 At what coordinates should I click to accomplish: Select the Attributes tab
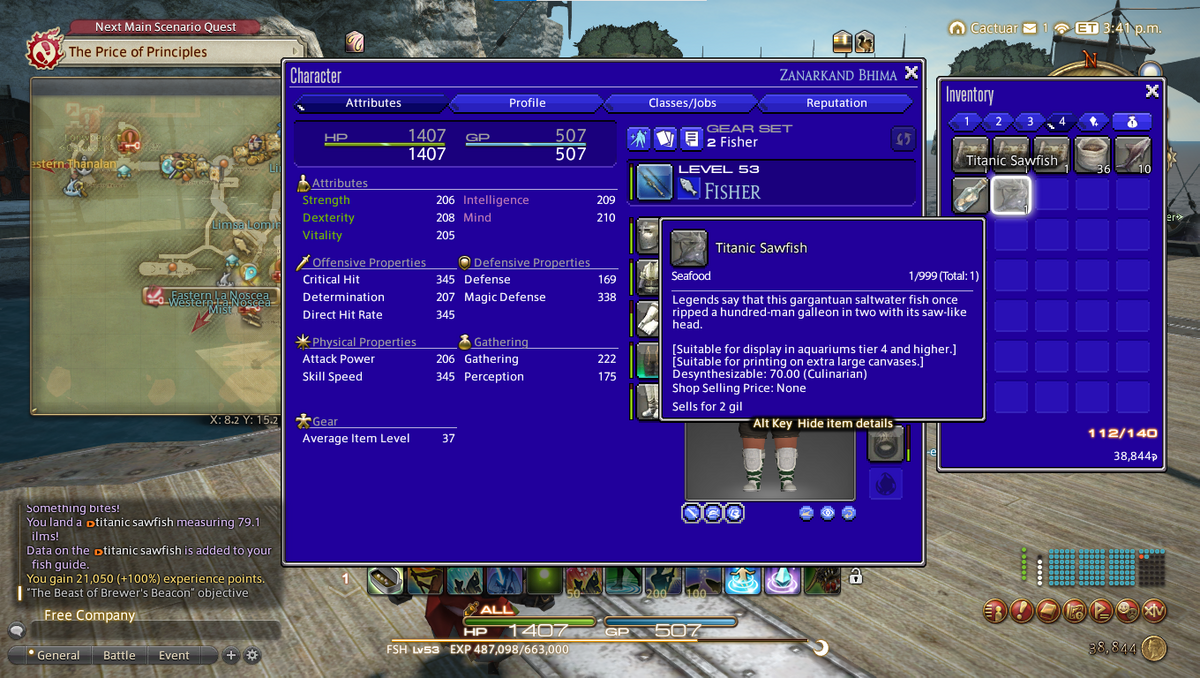[373, 103]
